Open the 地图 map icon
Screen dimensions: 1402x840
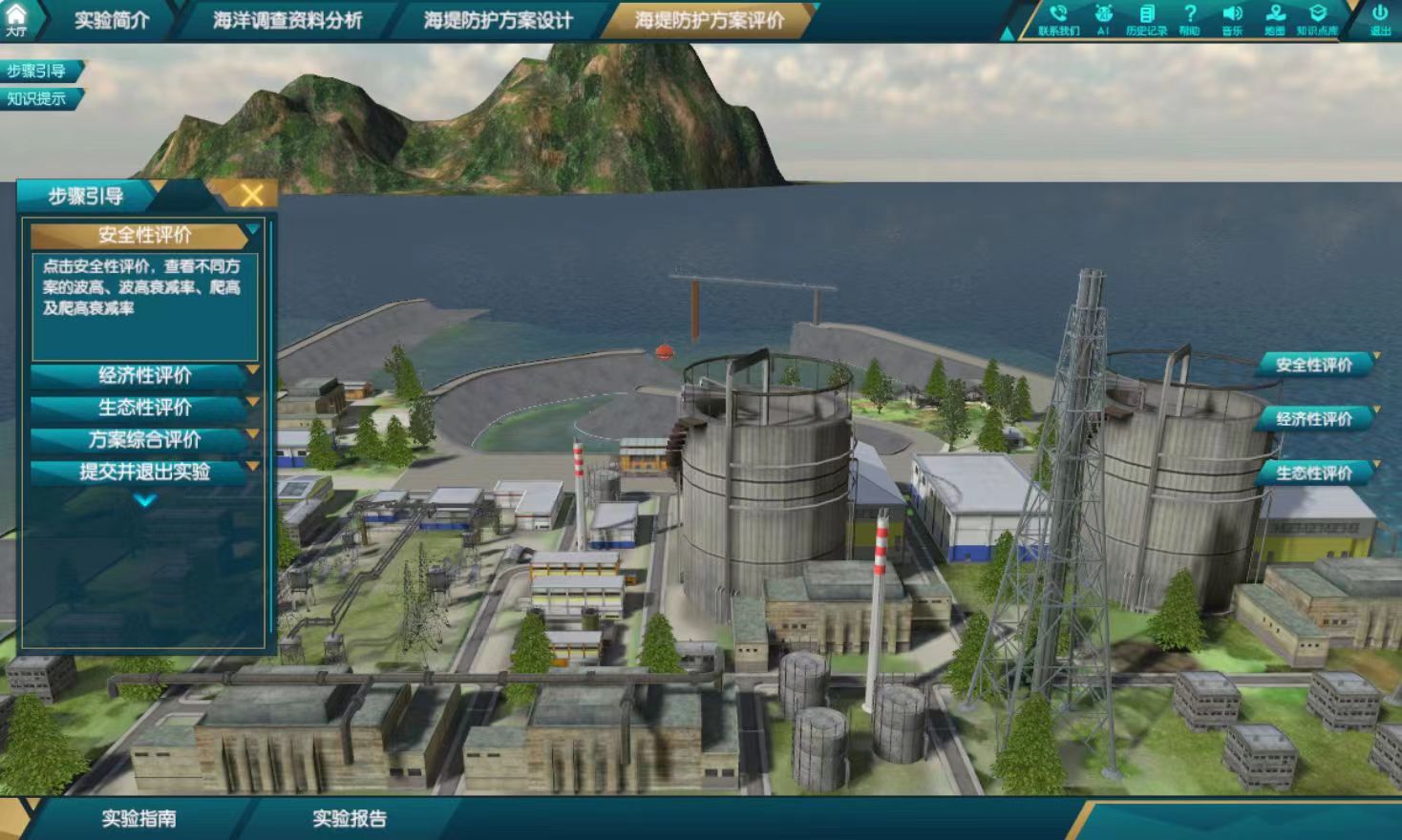(1275, 18)
